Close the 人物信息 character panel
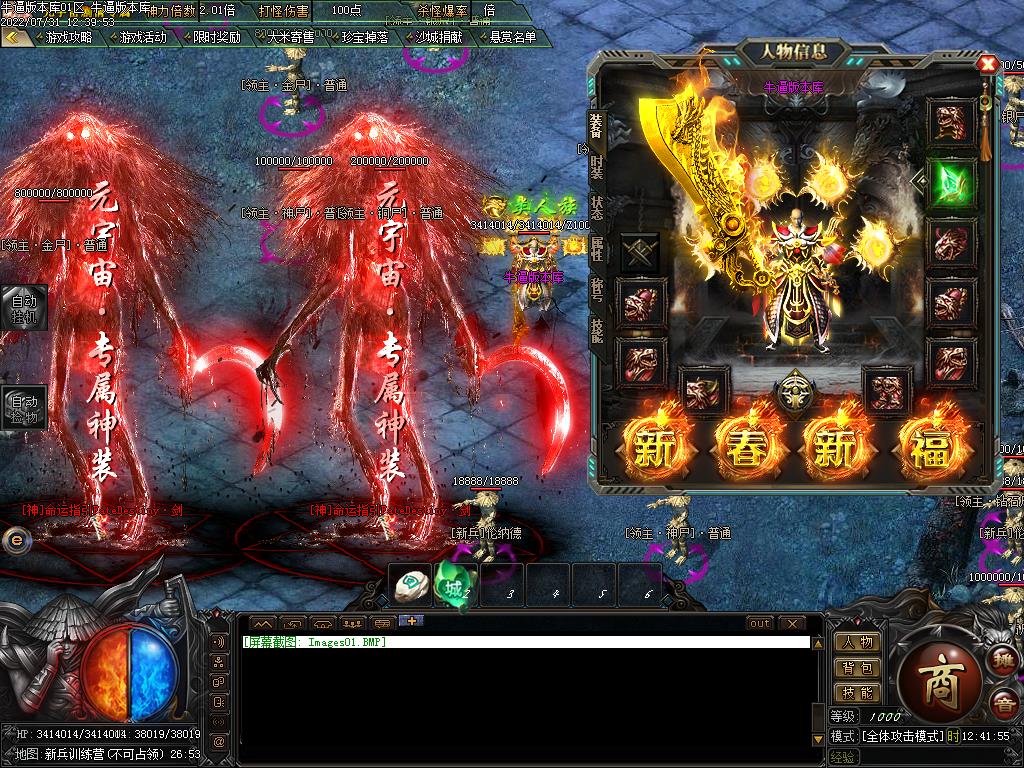1024x768 pixels. pyautogui.click(x=987, y=64)
